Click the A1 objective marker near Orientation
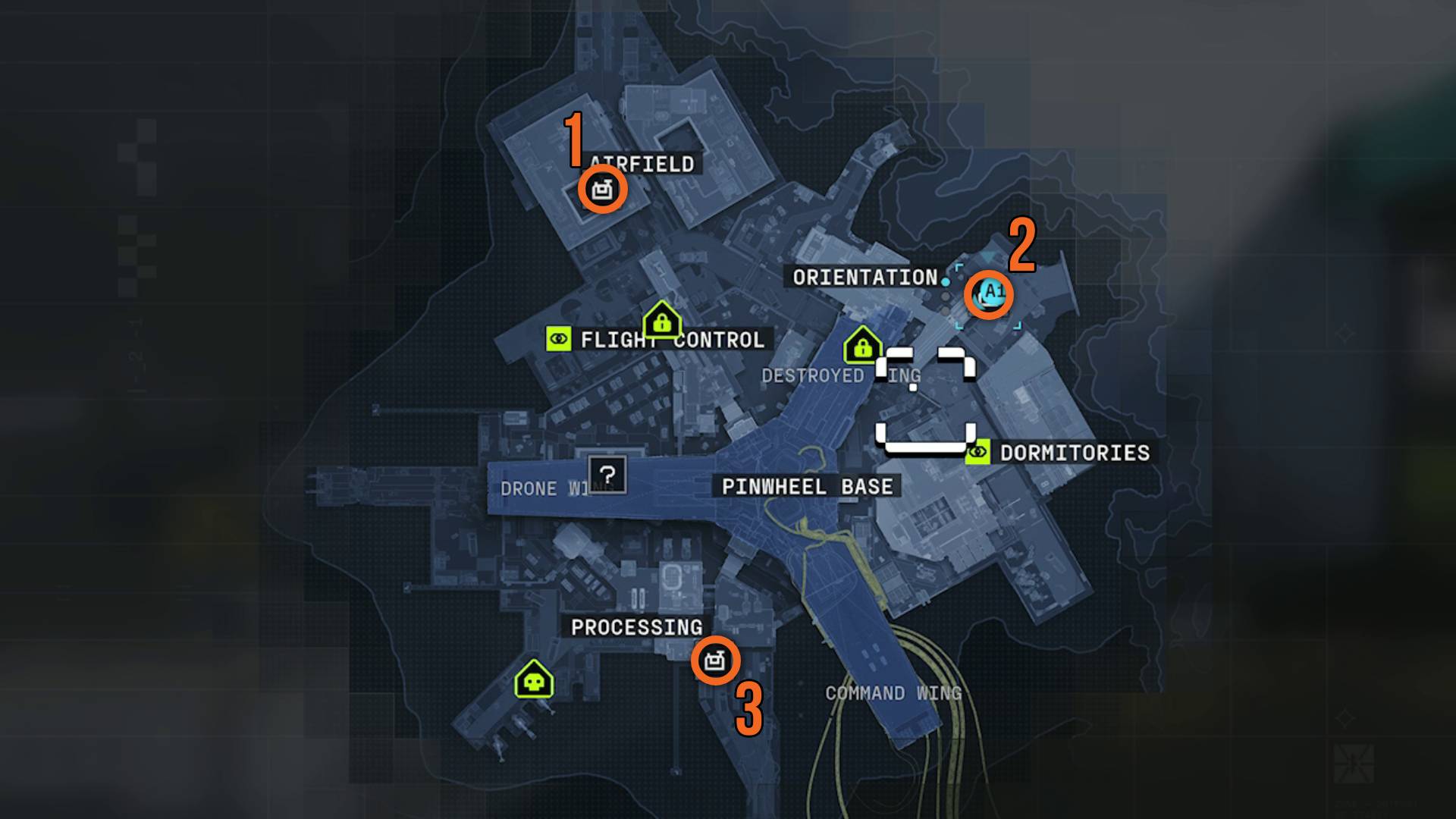Image resolution: width=1456 pixels, height=819 pixels. coord(990,296)
